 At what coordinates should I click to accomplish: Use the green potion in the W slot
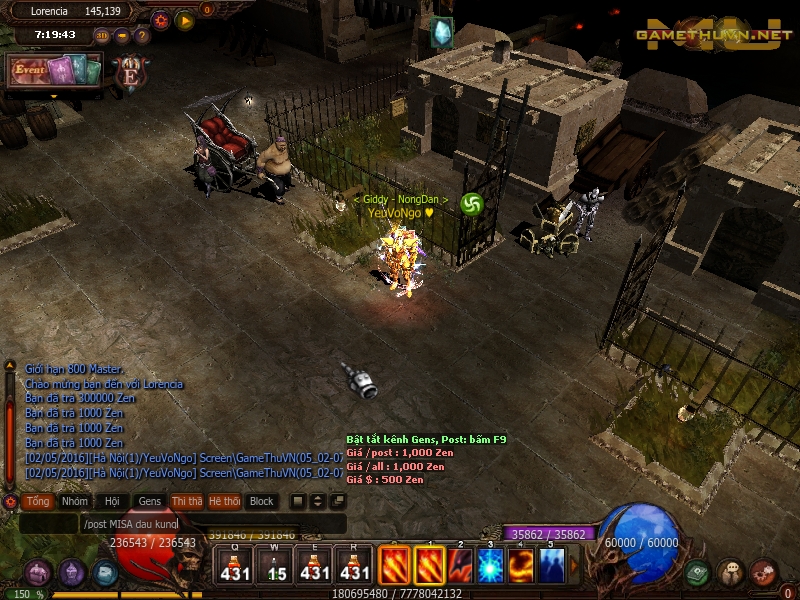pyautogui.click(x=274, y=566)
